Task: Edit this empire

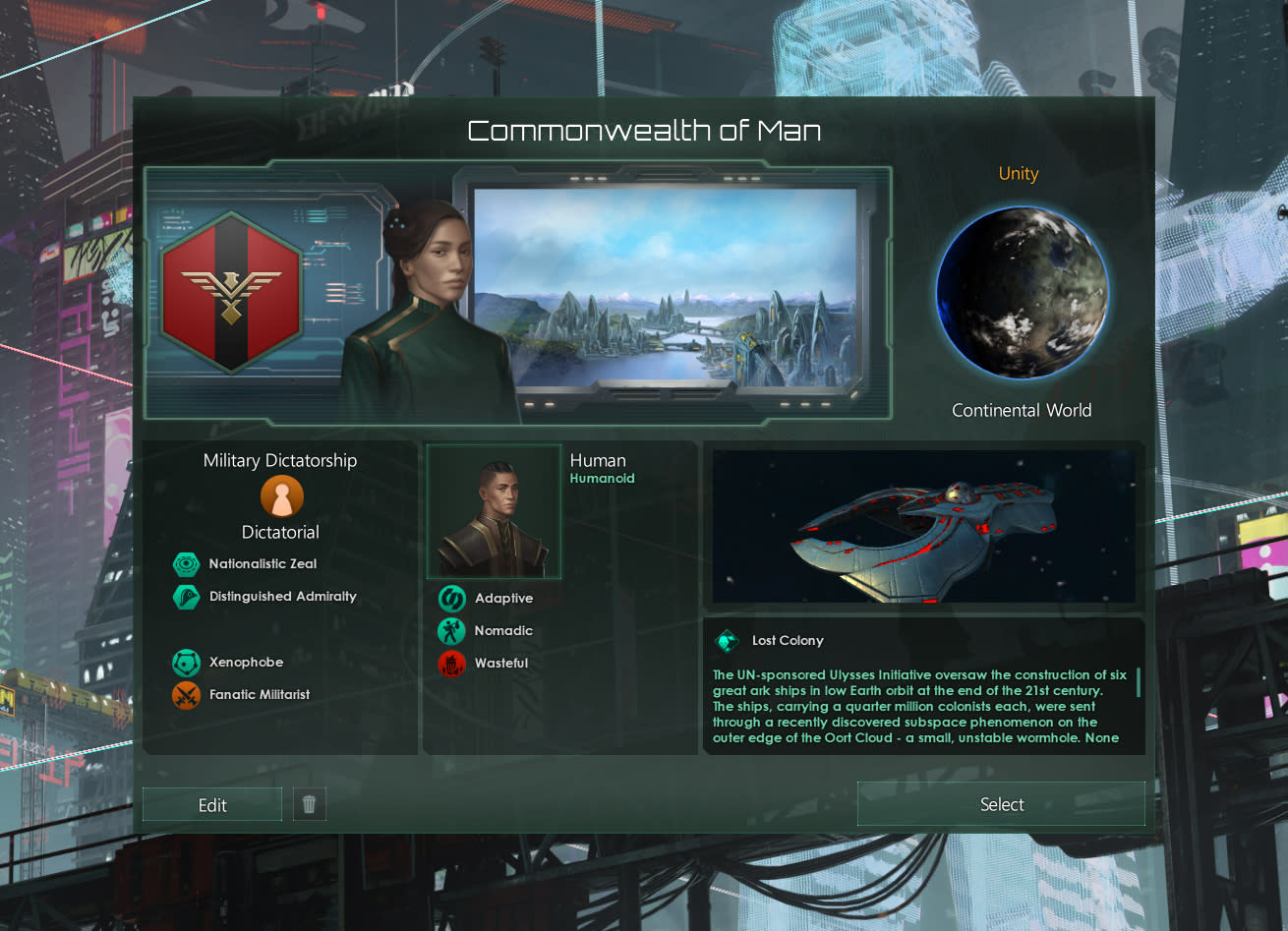Action: click(212, 805)
